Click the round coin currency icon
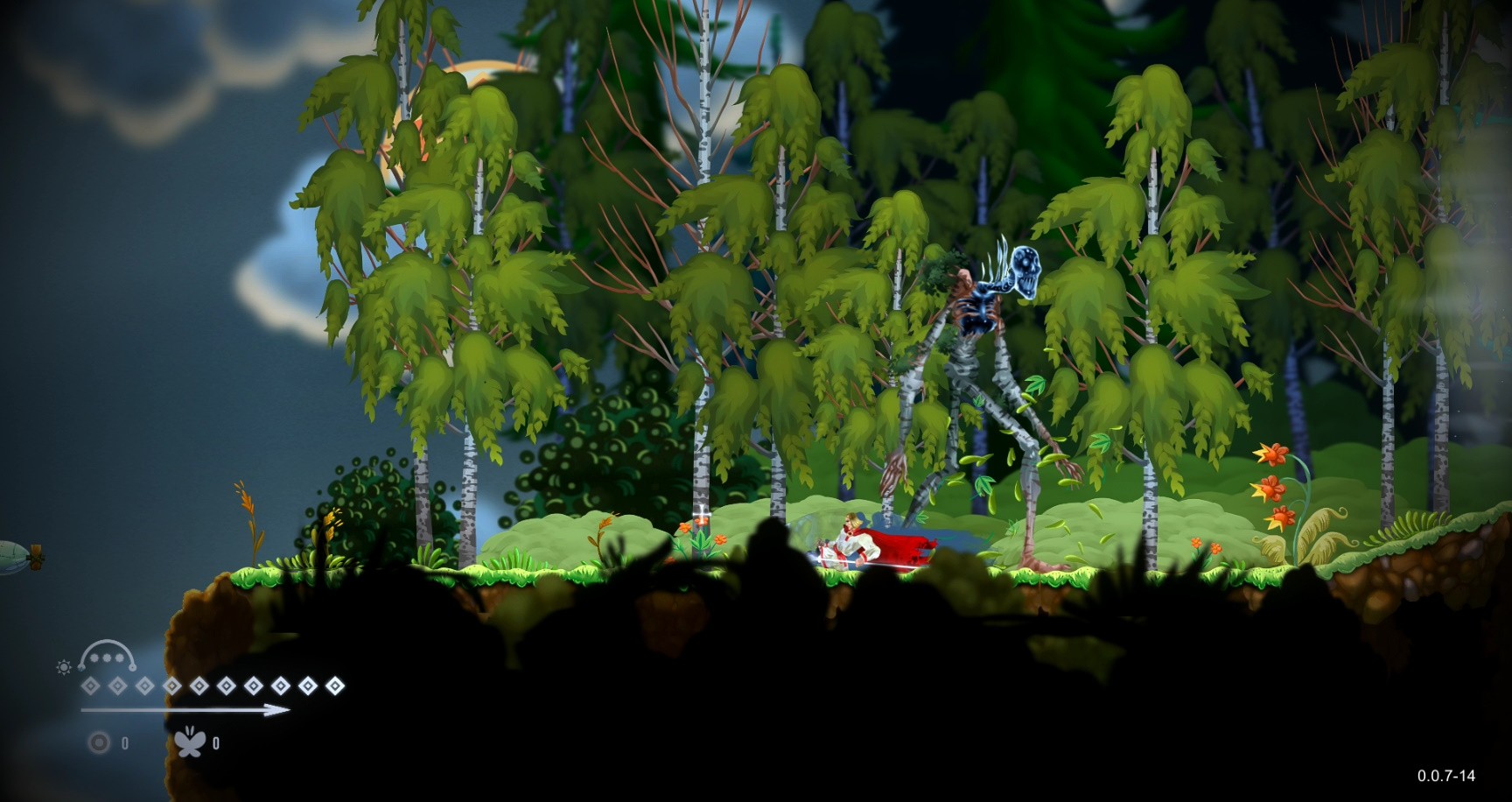The width and height of the screenshot is (1512, 802). click(x=100, y=743)
